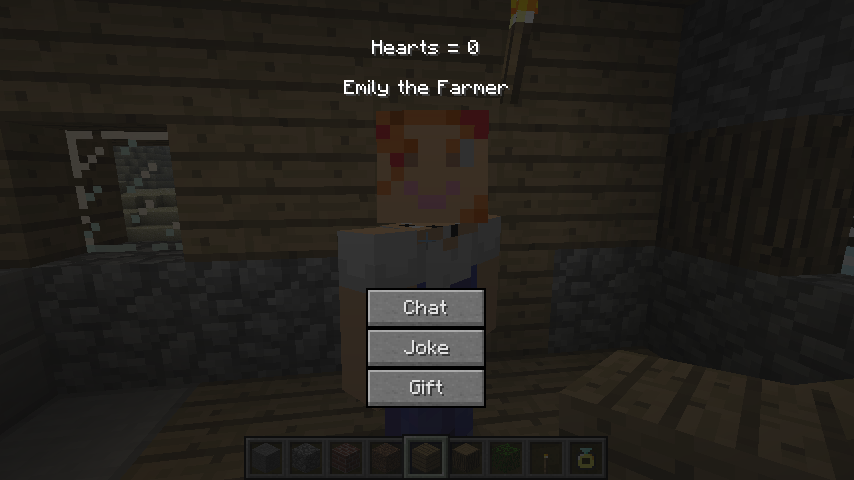Choose the Chat option
854x480 pixels.
426,308
